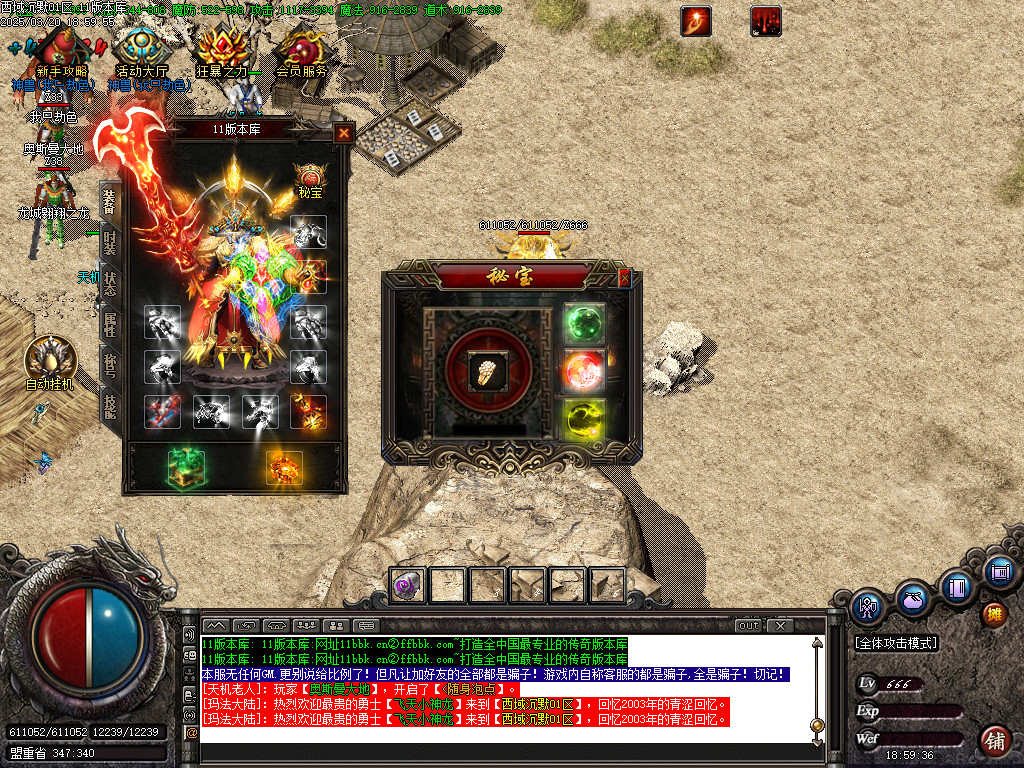Select the green orb in 秘宝 window
The width and height of the screenshot is (1024, 768).
tap(583, 325)
